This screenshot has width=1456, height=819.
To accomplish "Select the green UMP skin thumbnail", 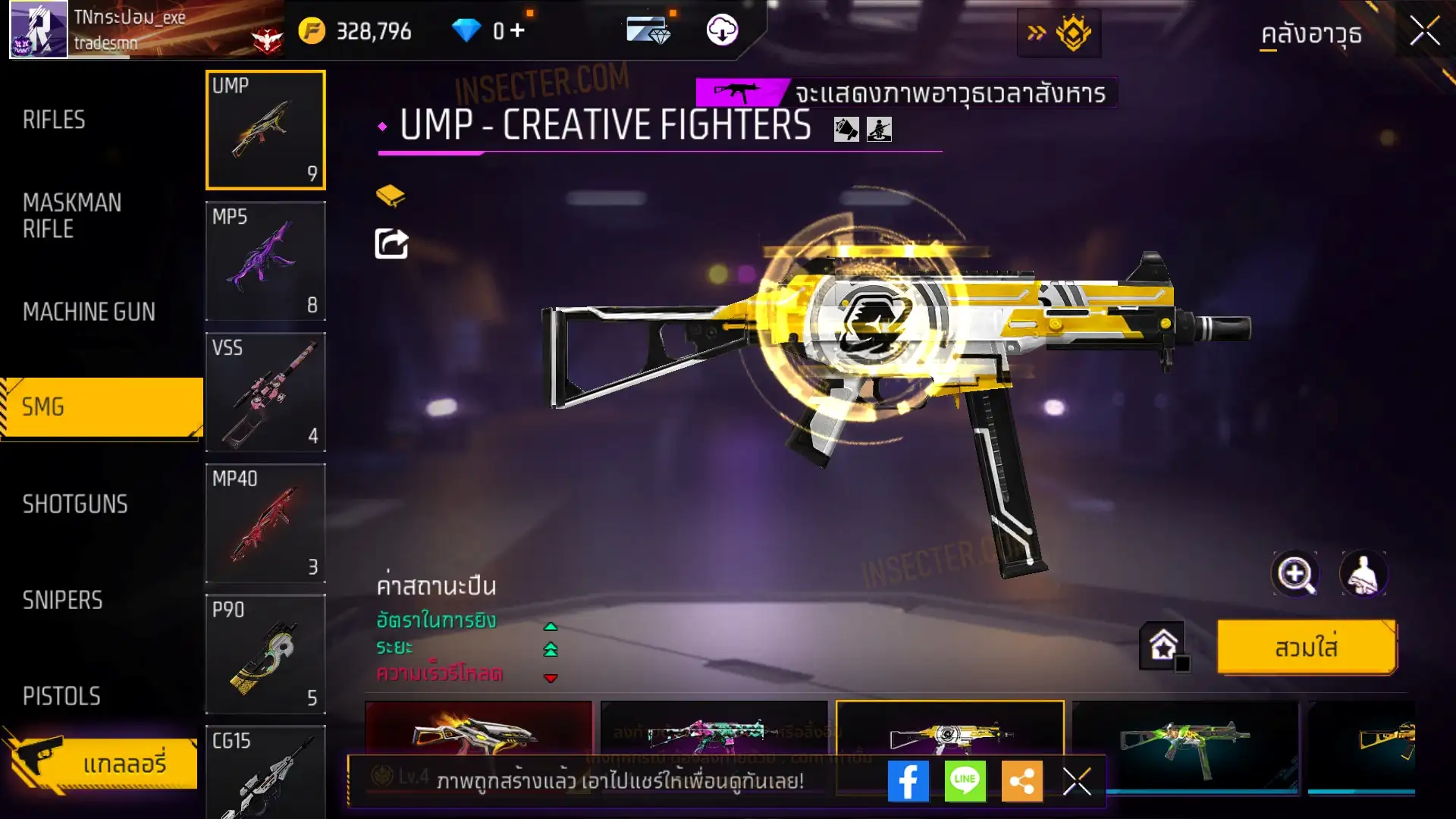I will pyautogui.click(x=1185, y=746).
